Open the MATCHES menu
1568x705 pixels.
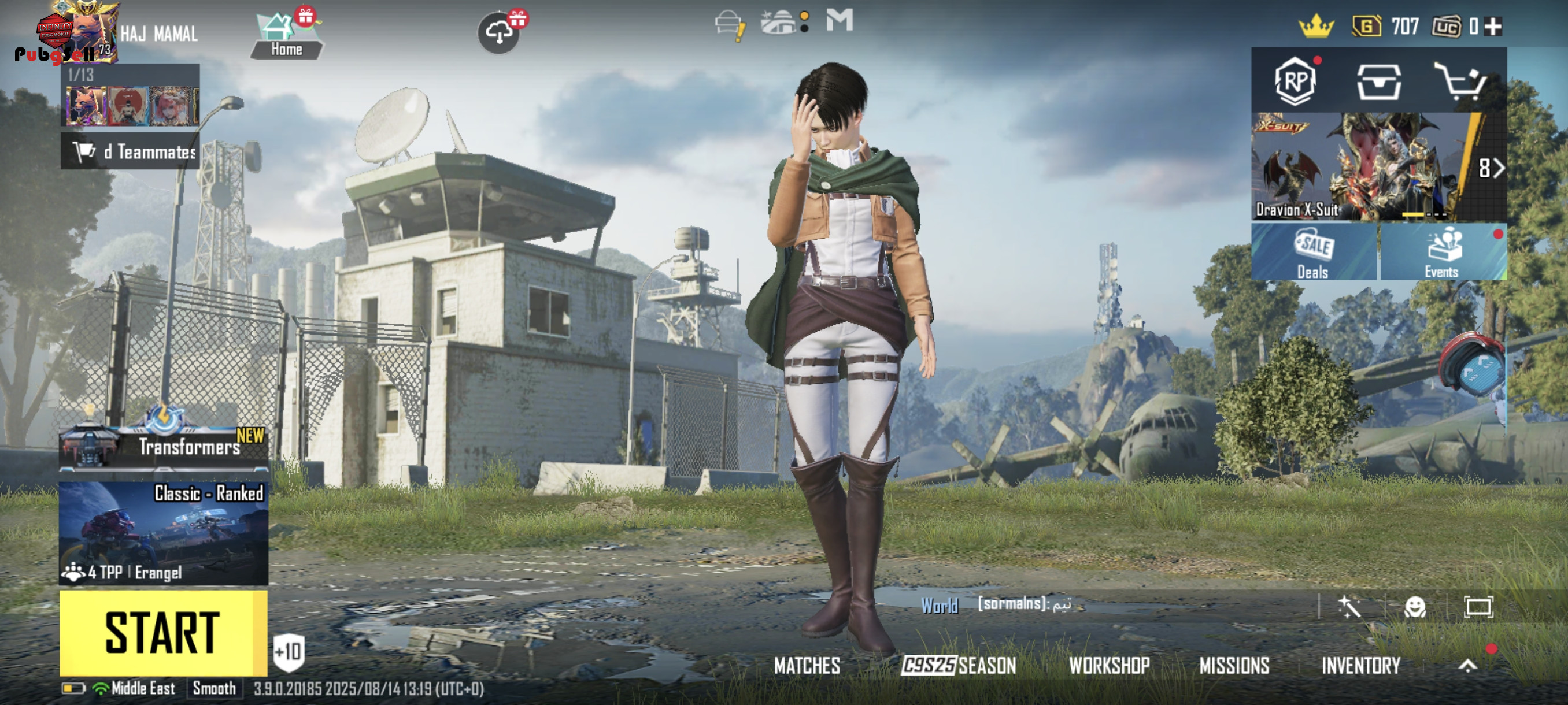coord(807,666)
